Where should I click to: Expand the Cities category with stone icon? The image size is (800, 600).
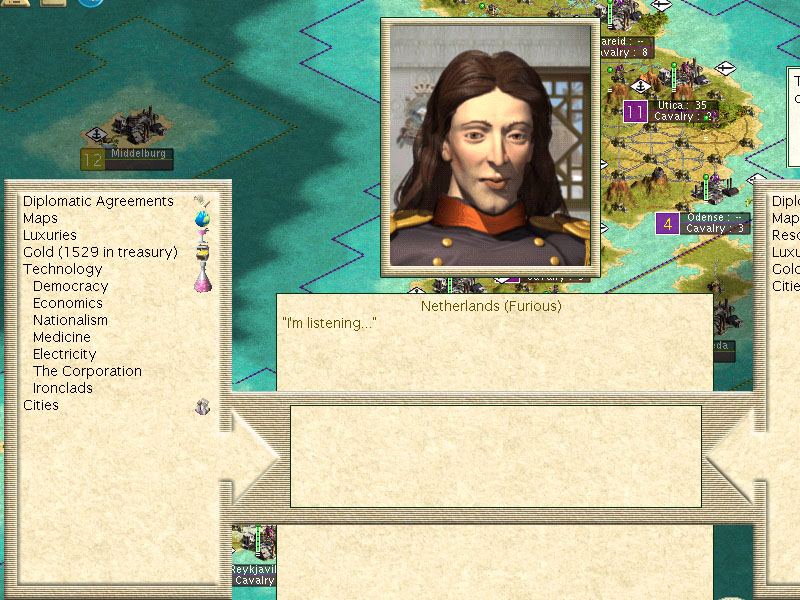[41, 405]
